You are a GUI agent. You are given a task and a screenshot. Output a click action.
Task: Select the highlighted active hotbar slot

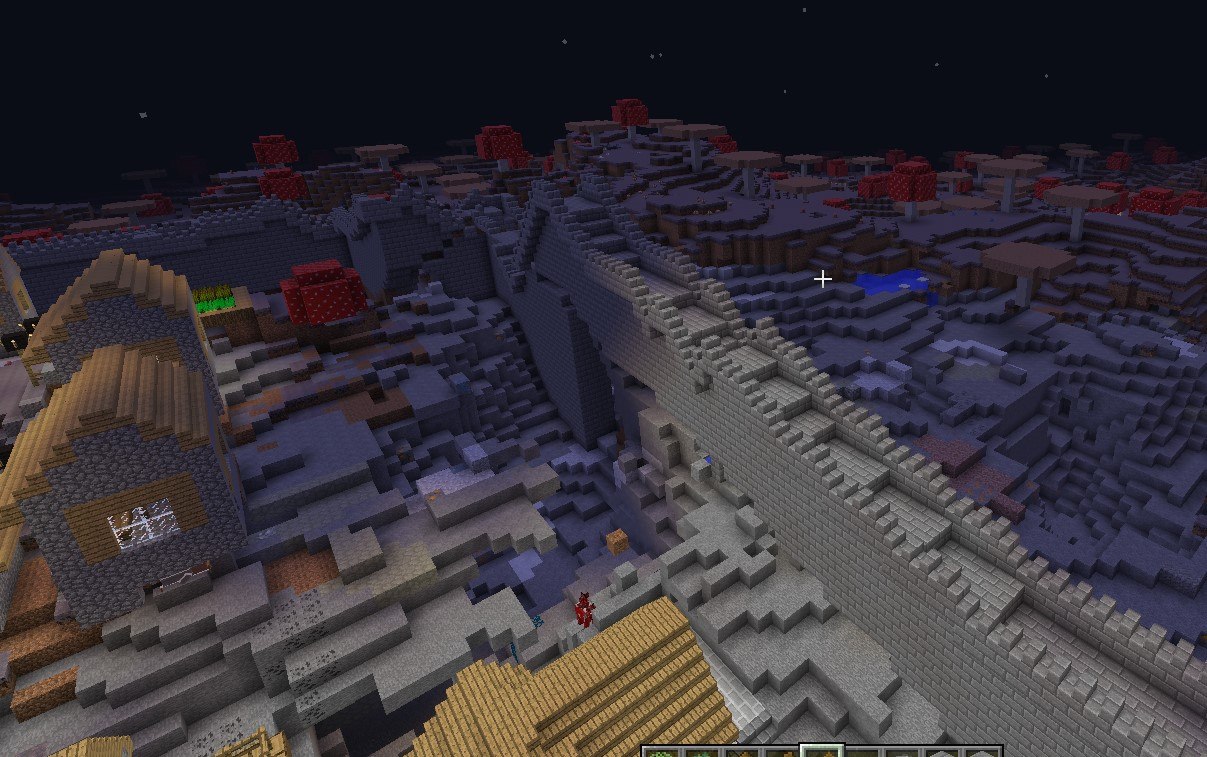click(821, 751)
